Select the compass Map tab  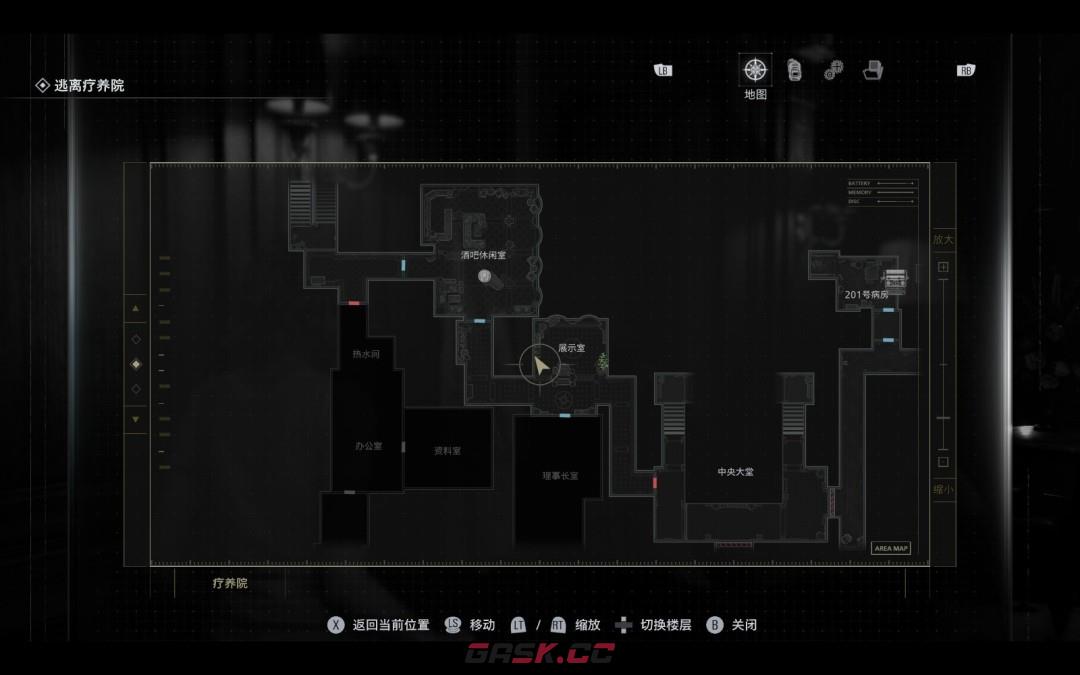755,70
